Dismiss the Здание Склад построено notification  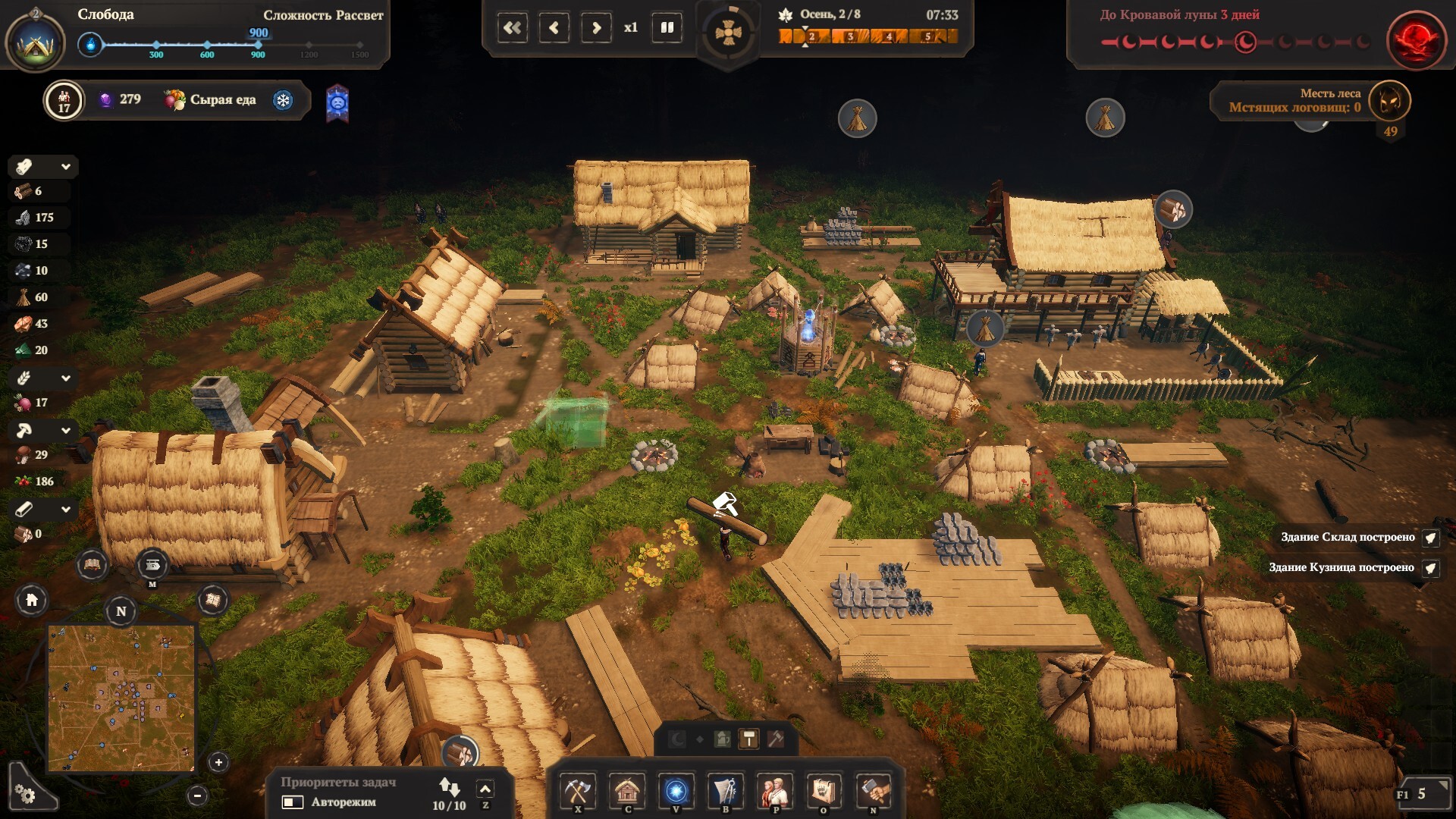[1430, 538]
